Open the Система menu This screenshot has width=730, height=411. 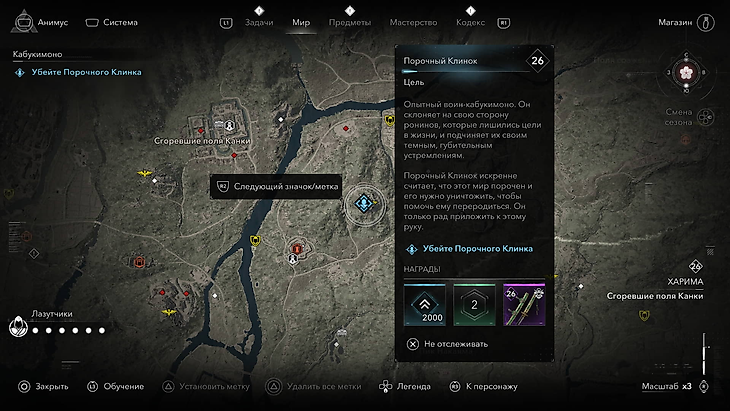pos(111,21)
